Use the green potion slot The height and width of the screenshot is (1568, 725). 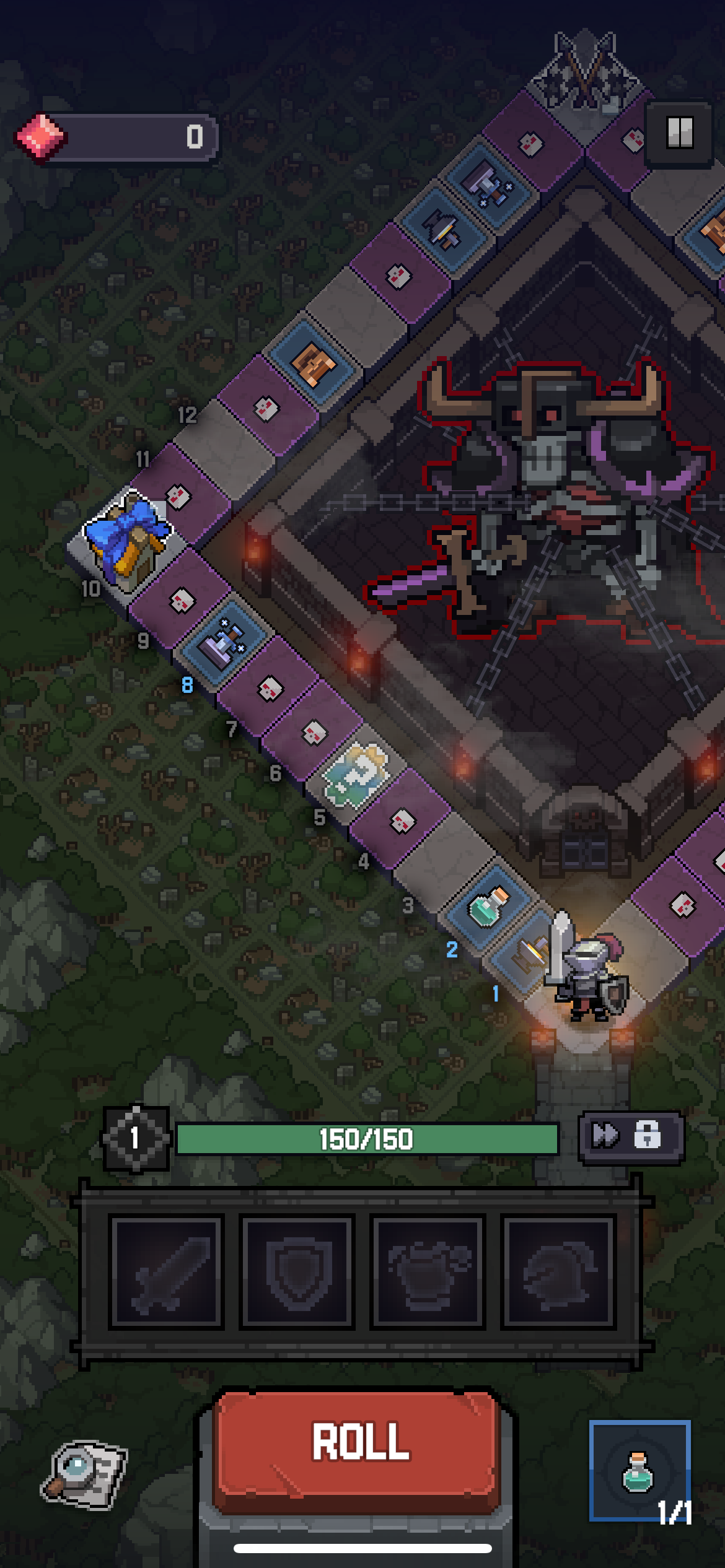click(x=639, y=1470)
